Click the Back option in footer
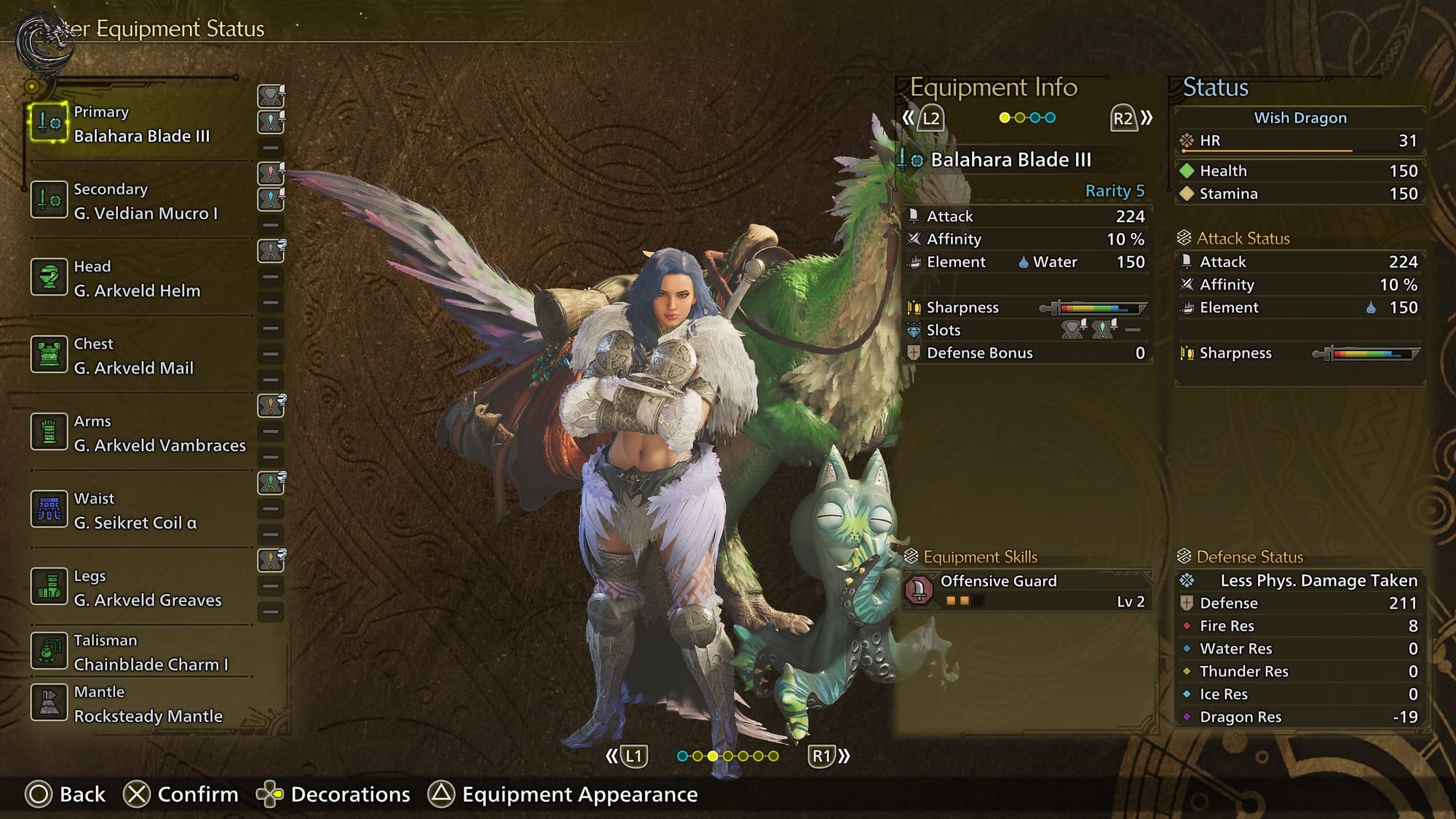Viewport: 1456px width, 819px height. coord(66,794)
